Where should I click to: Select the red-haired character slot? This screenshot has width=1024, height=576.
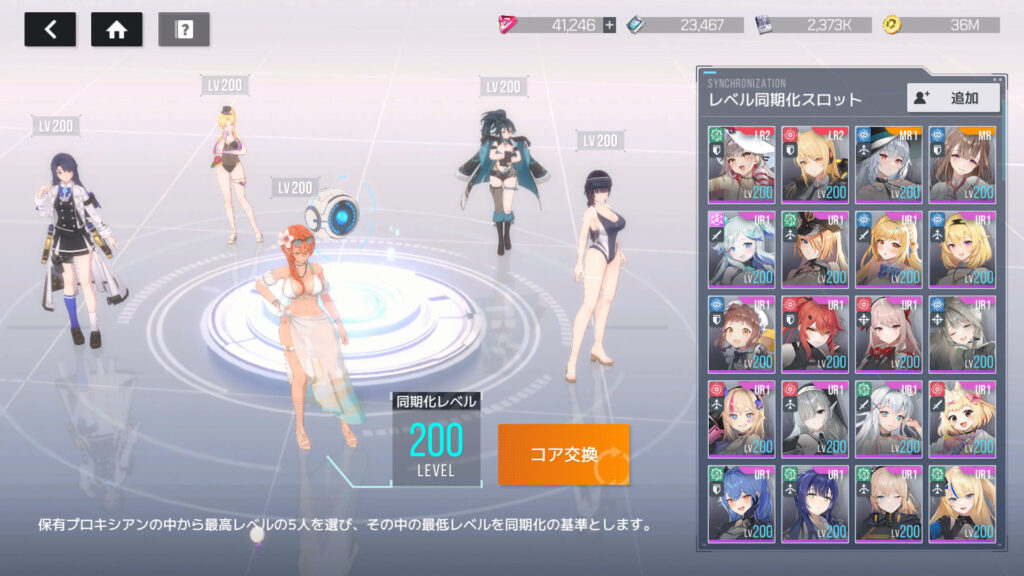point(814,335)
